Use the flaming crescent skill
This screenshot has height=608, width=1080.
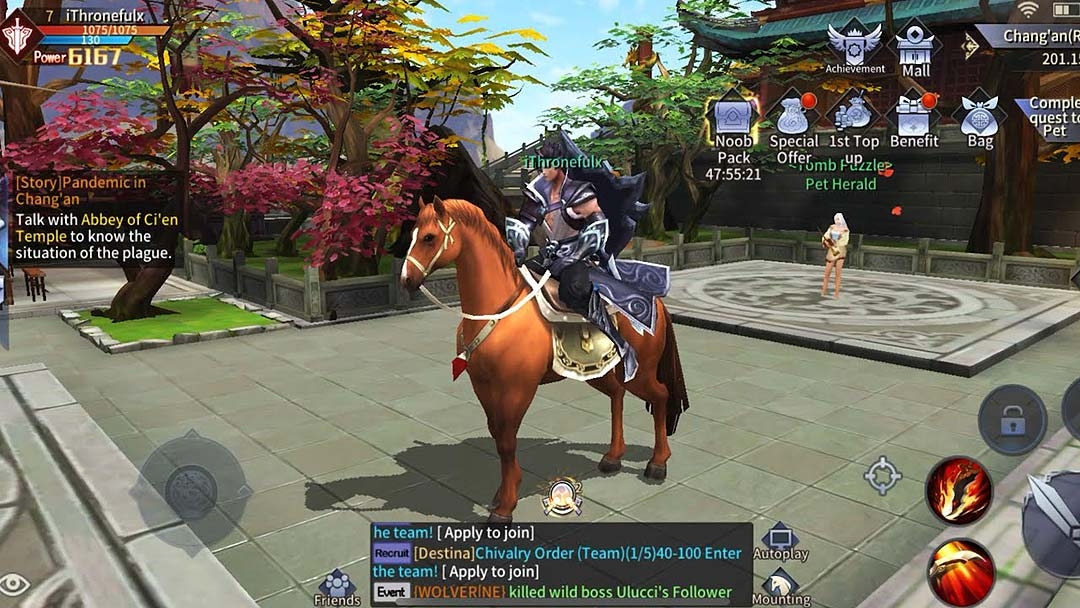(x=958, y=572)
